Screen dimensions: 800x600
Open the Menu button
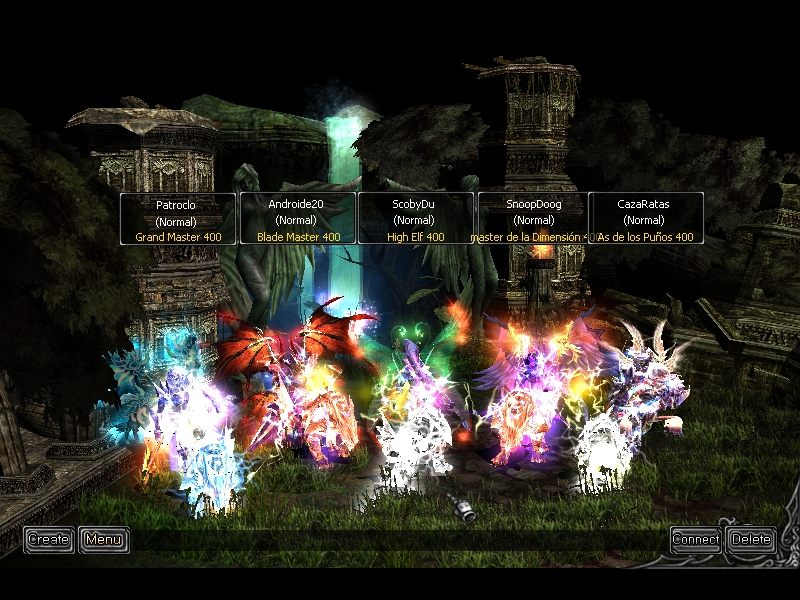coord(103,539)
